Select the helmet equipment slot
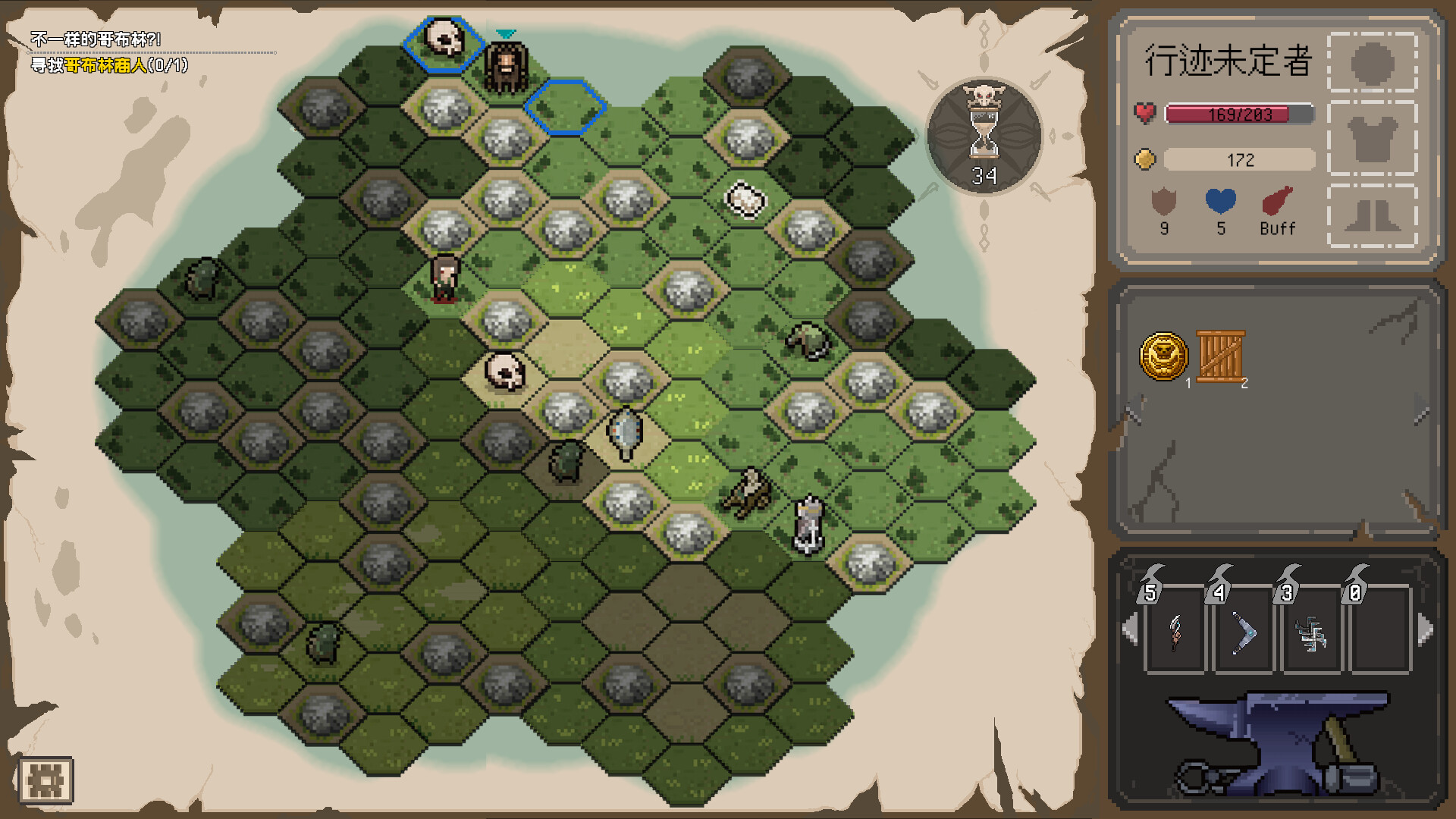Screen dimensions: 1456x819 [1372, 63]
